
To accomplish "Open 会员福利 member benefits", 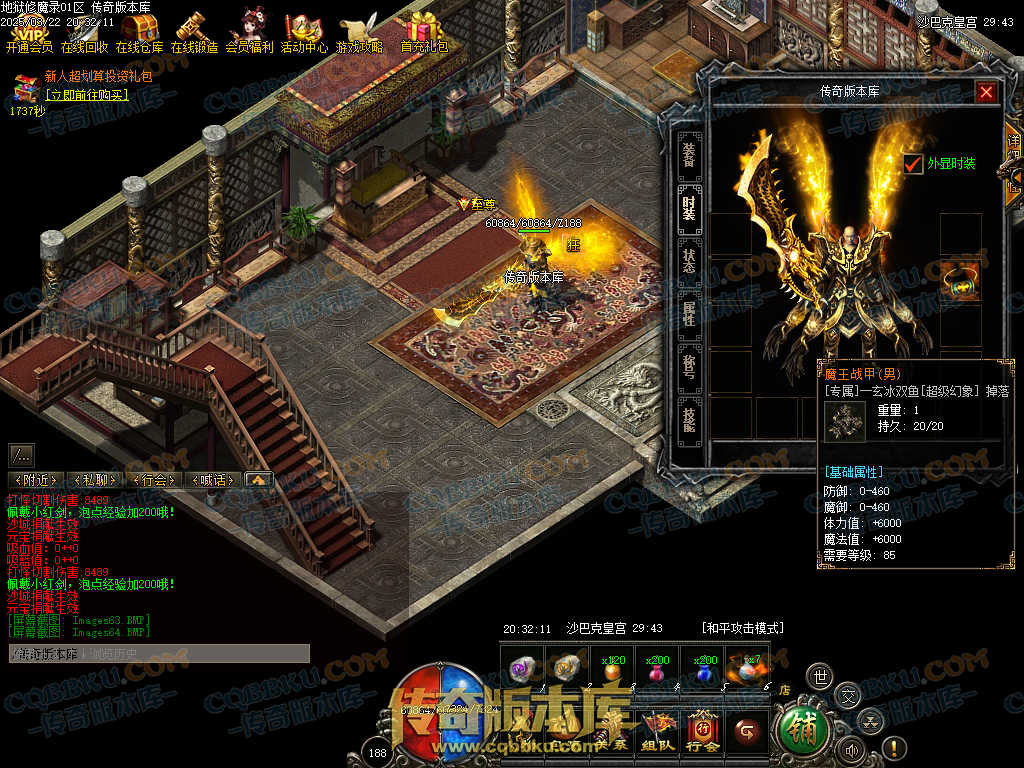I will click(x=249, y=32).
